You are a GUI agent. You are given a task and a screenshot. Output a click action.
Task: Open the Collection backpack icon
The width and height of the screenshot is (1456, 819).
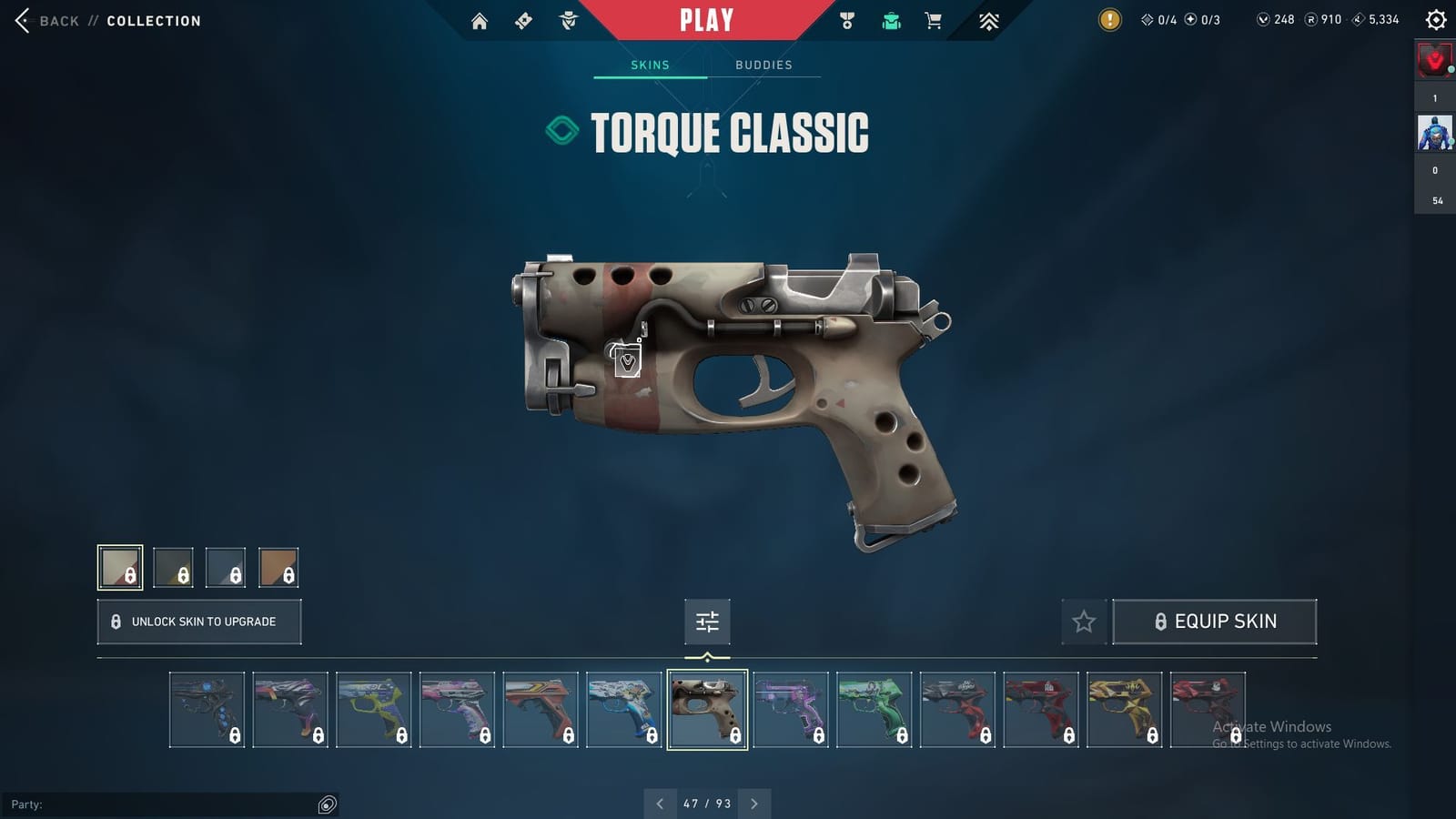(890, 20)
